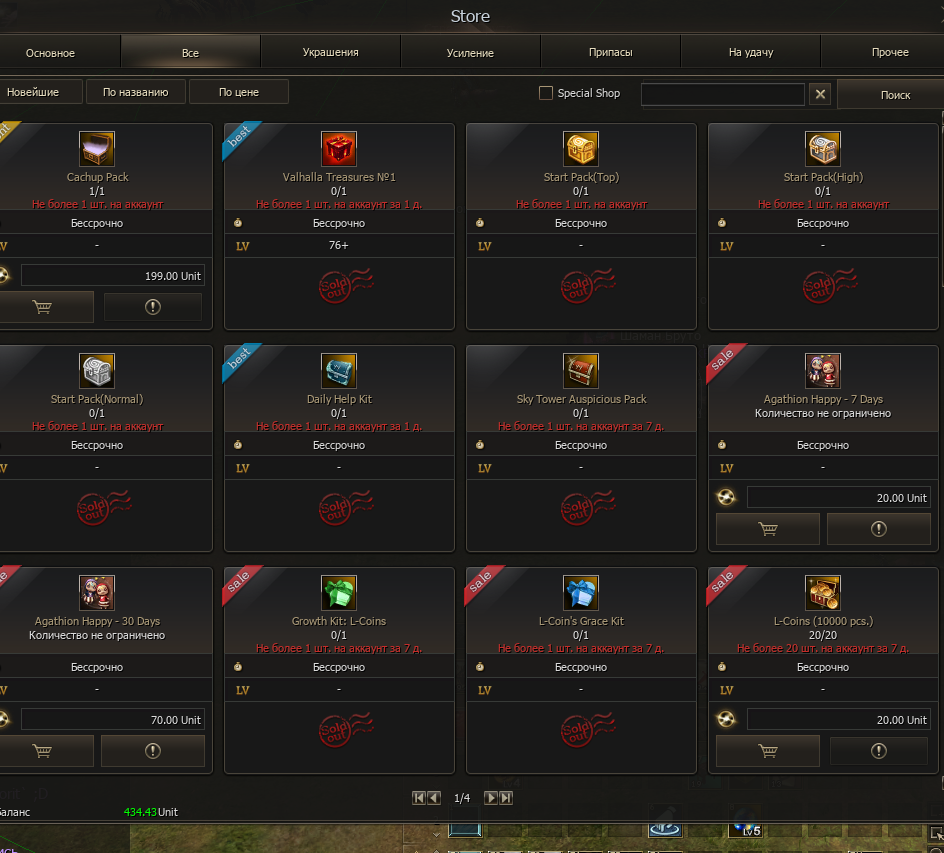This screenshot has width=944, height=853.
Task: Sort items По названию
Action: pos(135,92)
